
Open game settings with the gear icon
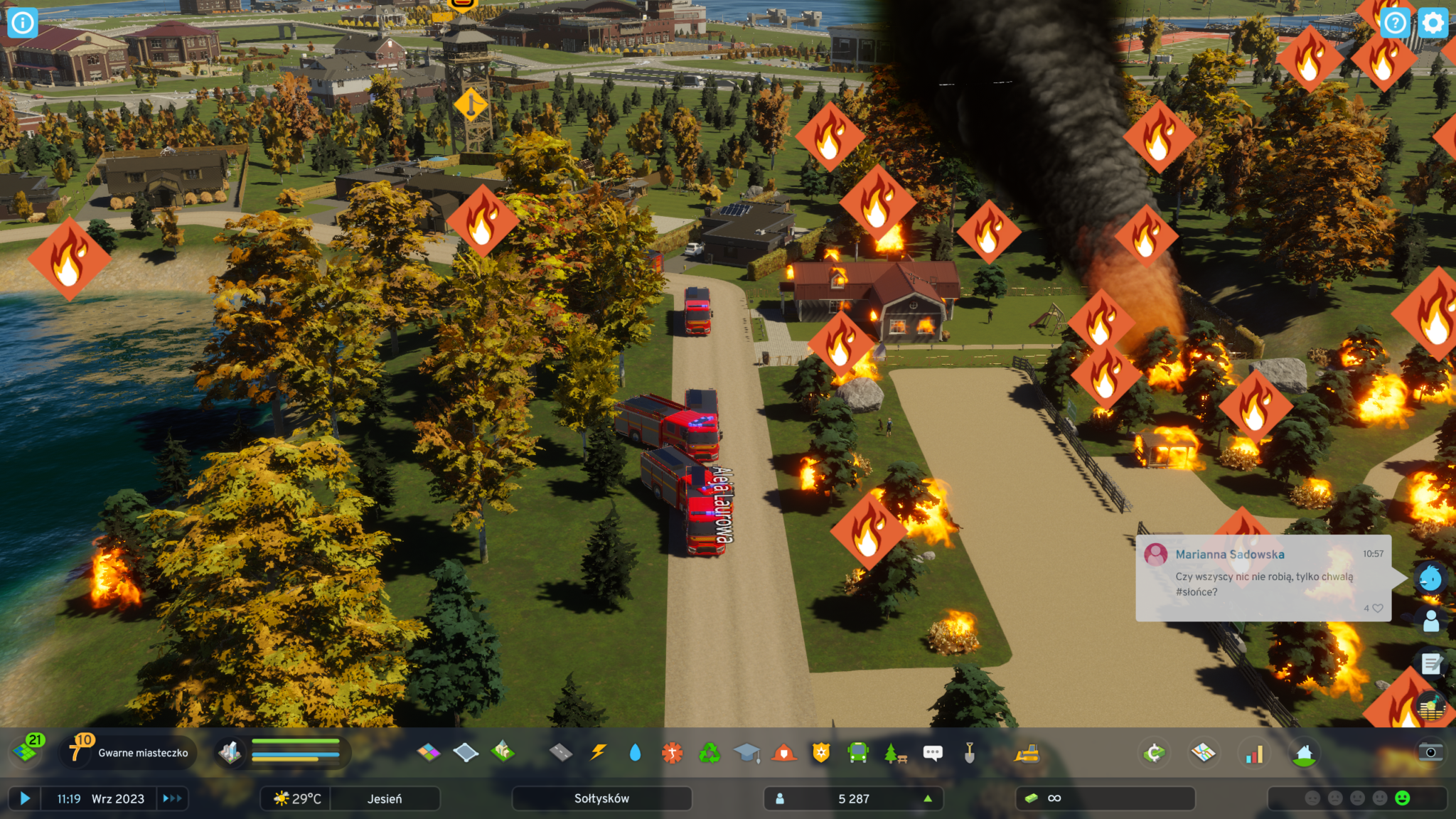coord(1433,23)
